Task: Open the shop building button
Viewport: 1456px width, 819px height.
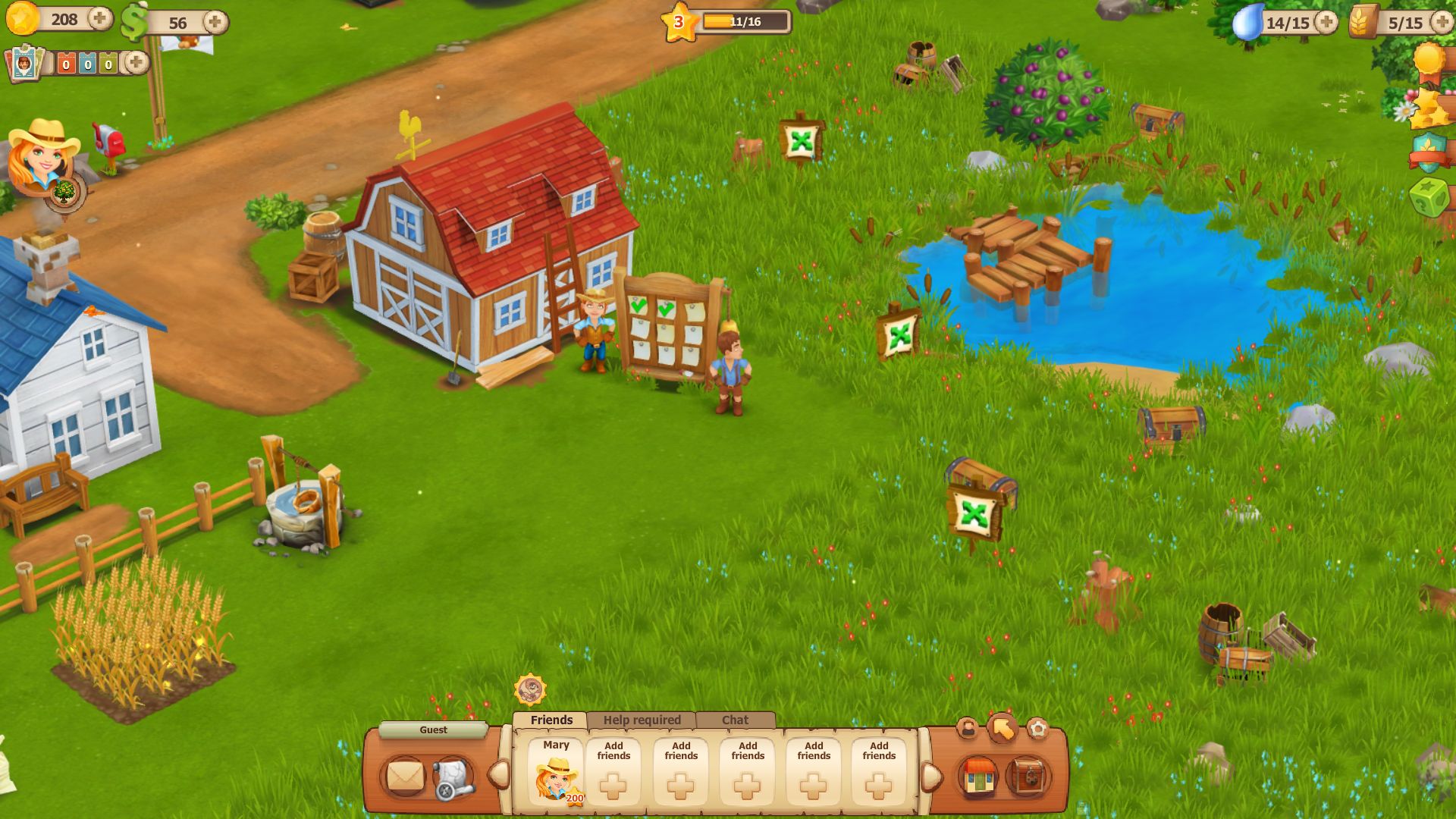Action: [978, 777]
